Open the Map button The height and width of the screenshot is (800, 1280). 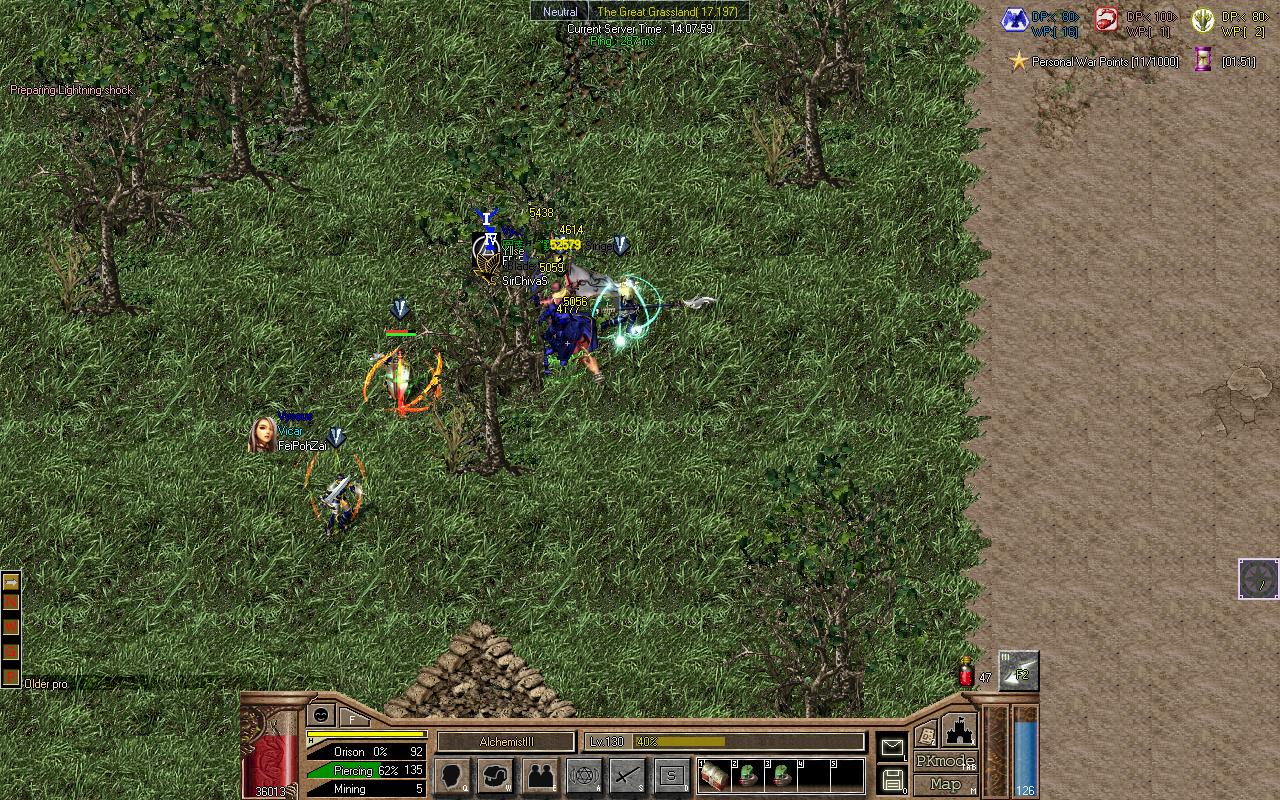point(945,785)
